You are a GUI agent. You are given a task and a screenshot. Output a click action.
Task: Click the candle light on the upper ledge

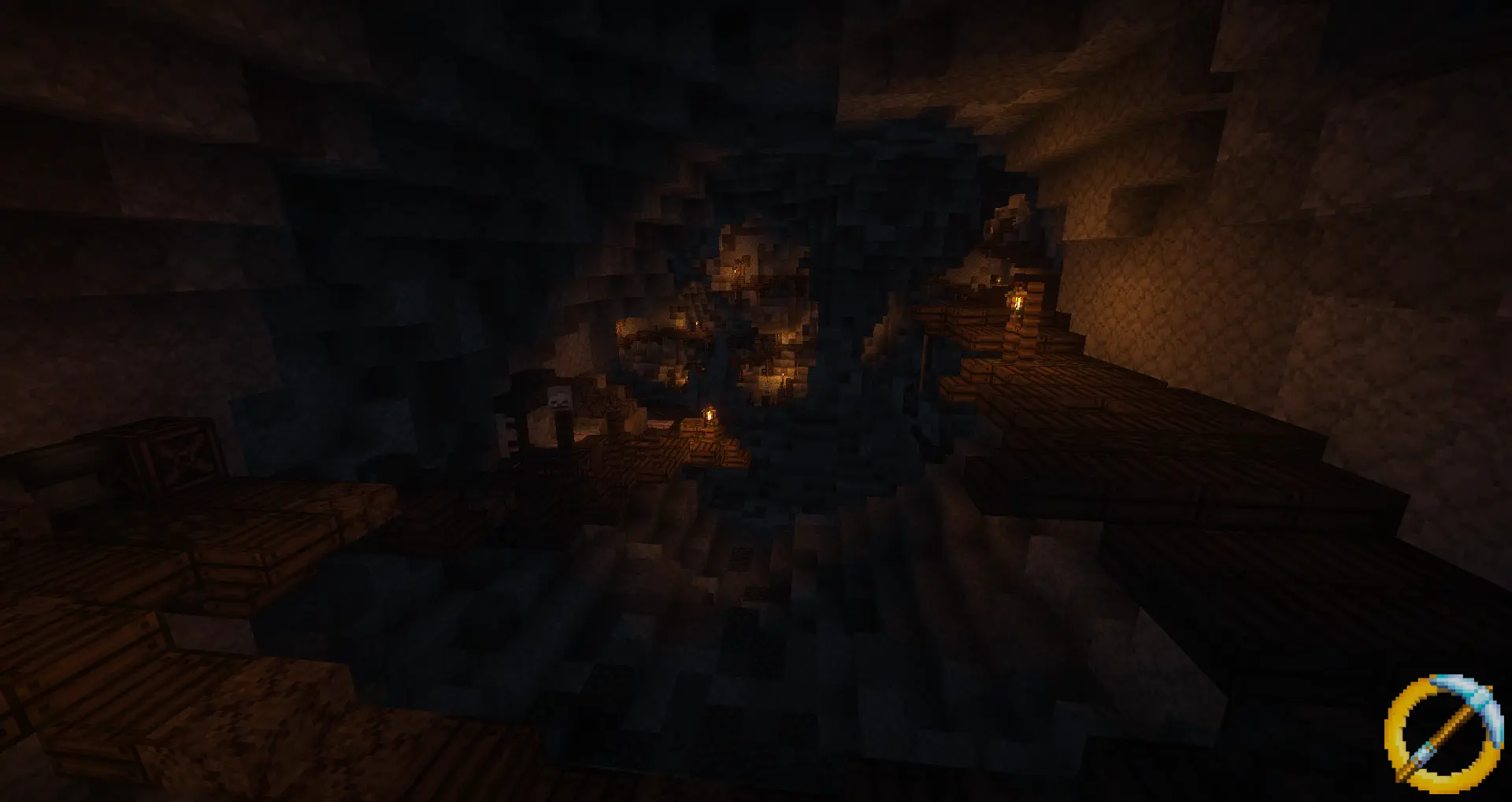coord(736,272)
